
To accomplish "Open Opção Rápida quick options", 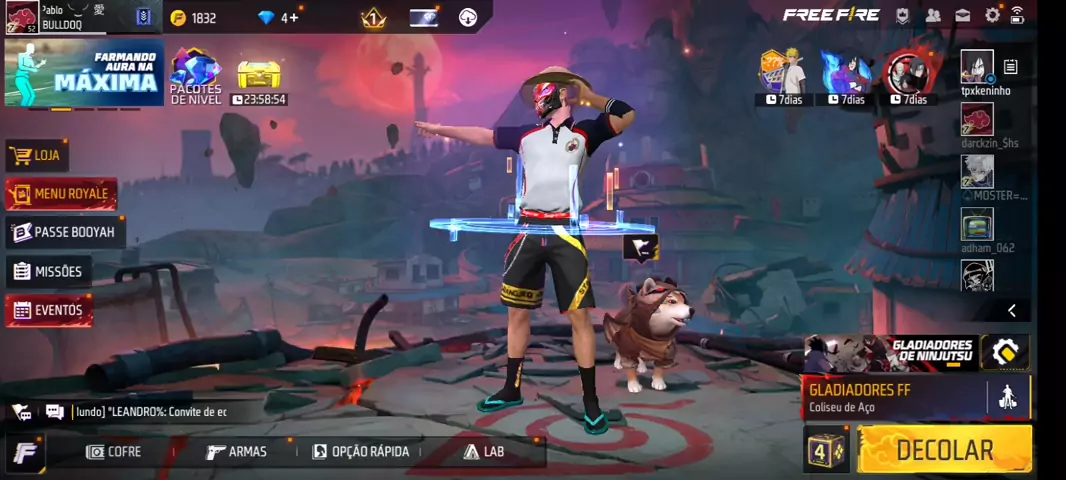I will (361, 452).
